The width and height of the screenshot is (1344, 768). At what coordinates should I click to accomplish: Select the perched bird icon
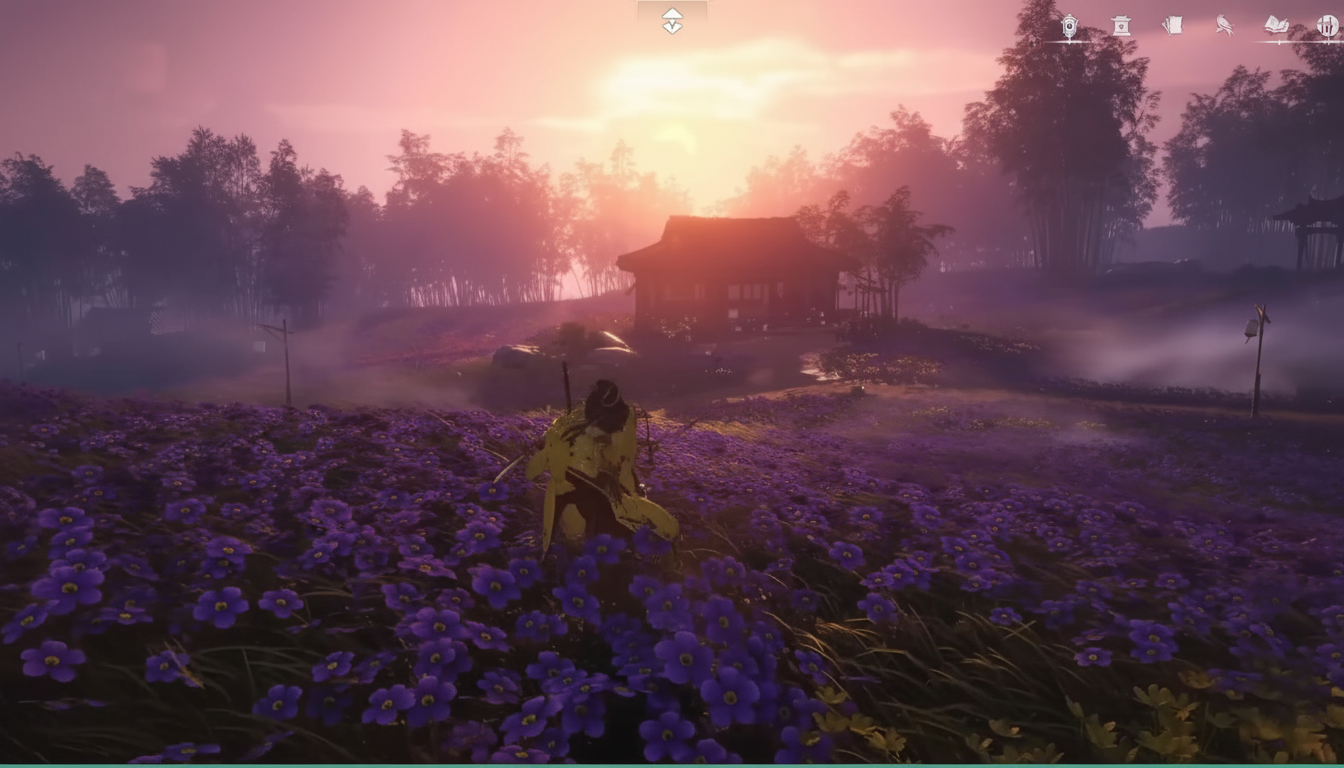1224,26
